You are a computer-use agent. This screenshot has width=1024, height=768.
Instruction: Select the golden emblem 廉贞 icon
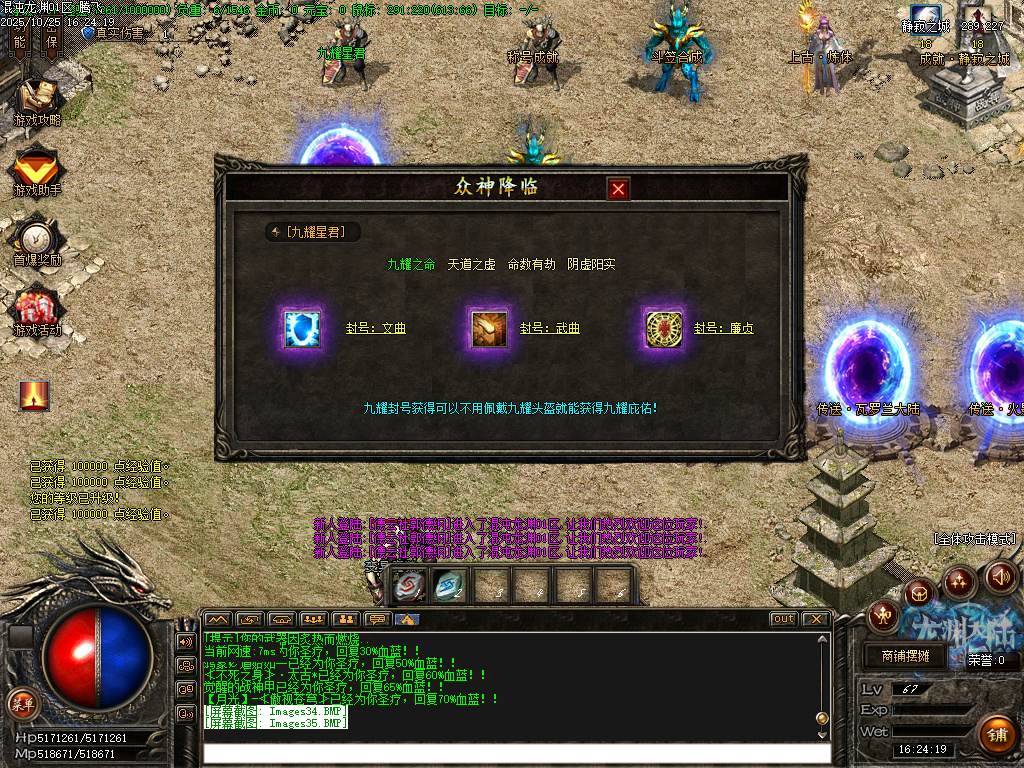tap(664, 328)
